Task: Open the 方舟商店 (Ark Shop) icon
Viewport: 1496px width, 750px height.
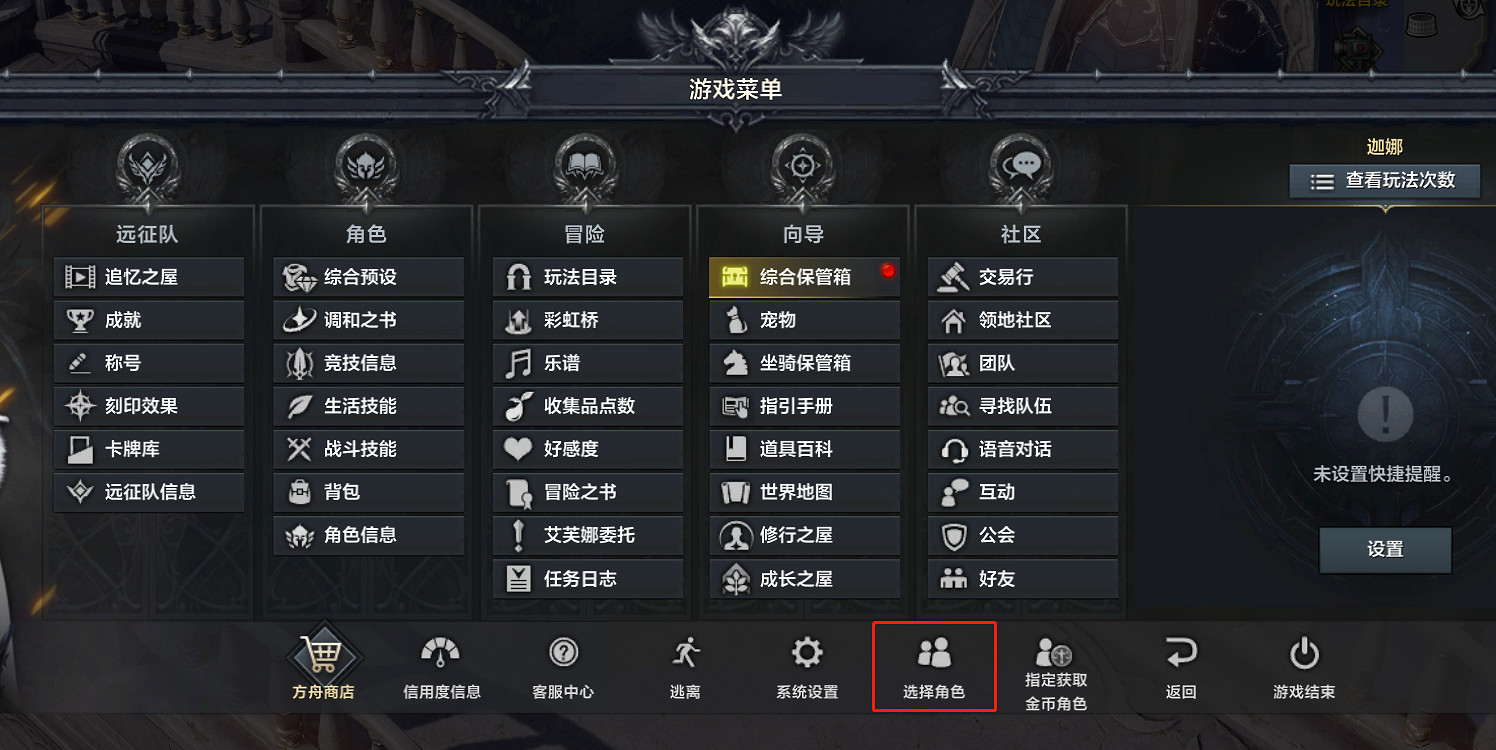Action: click(322, 662)
